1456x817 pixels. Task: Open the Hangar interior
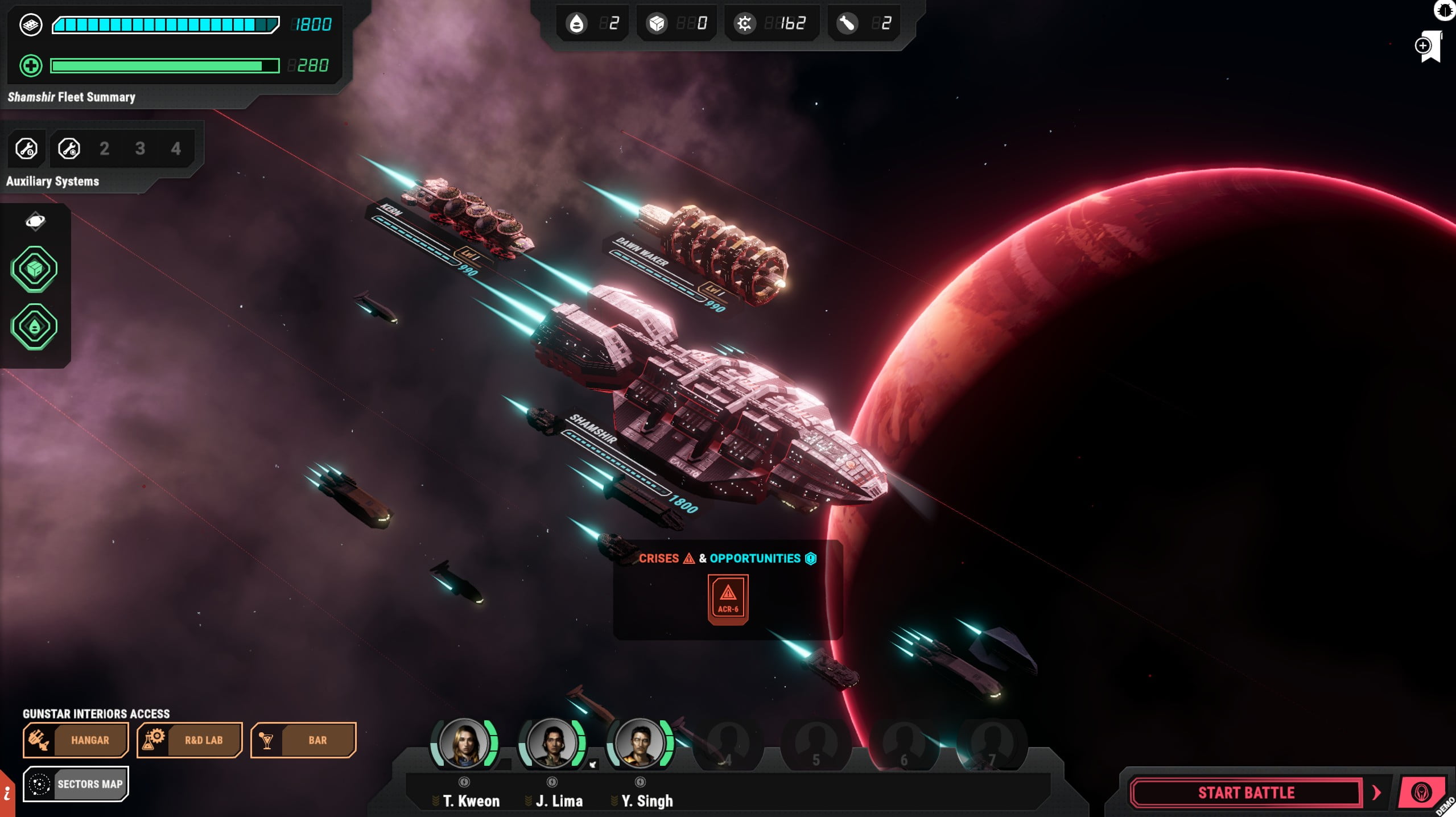coord(76,740)
